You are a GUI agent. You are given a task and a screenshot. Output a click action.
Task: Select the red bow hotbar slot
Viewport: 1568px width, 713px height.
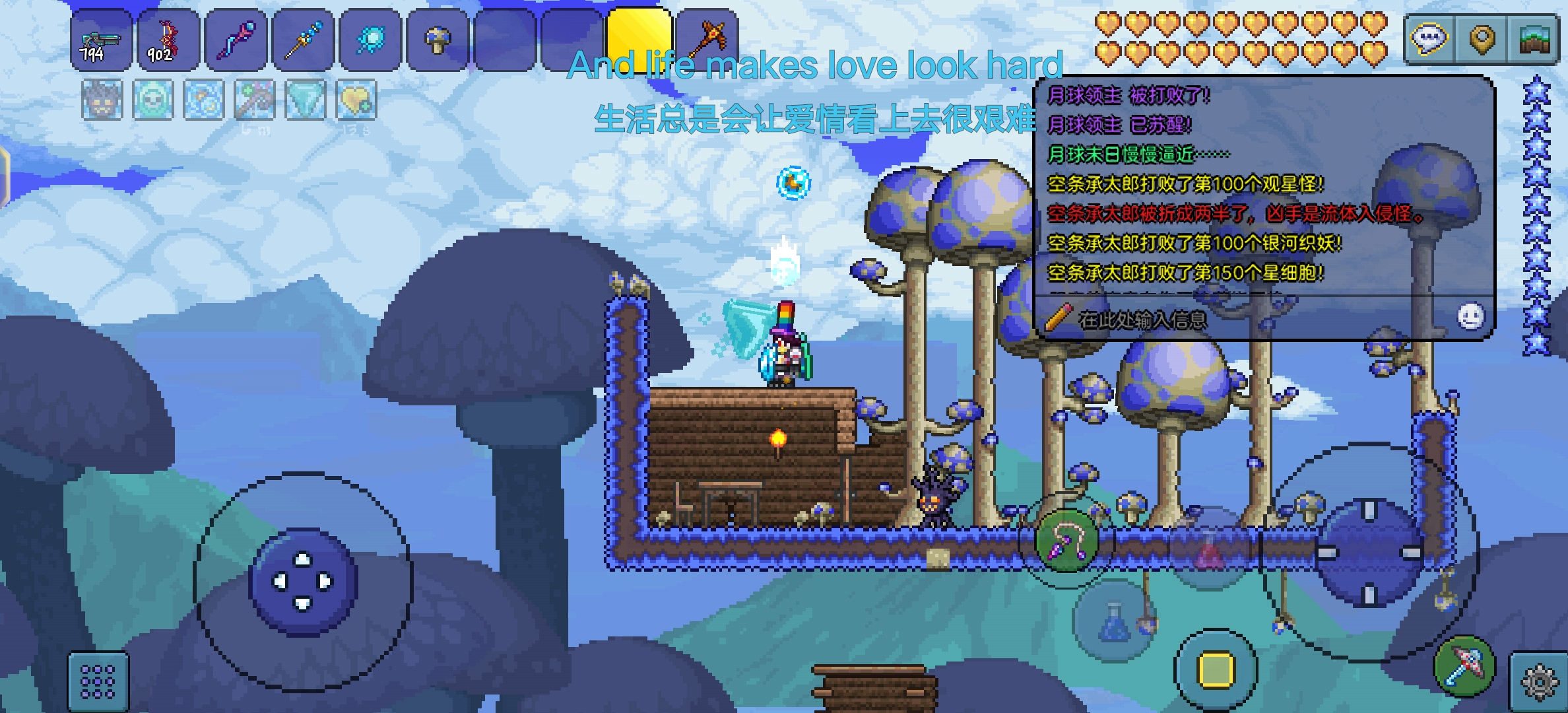point(168,40)
